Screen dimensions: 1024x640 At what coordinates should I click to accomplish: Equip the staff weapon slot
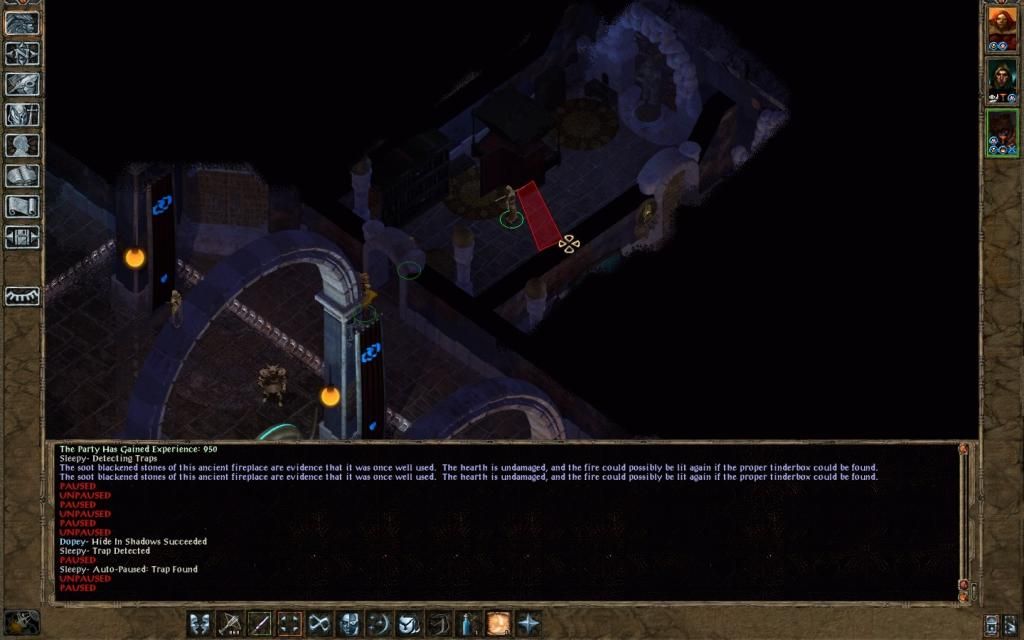[260, 624]
